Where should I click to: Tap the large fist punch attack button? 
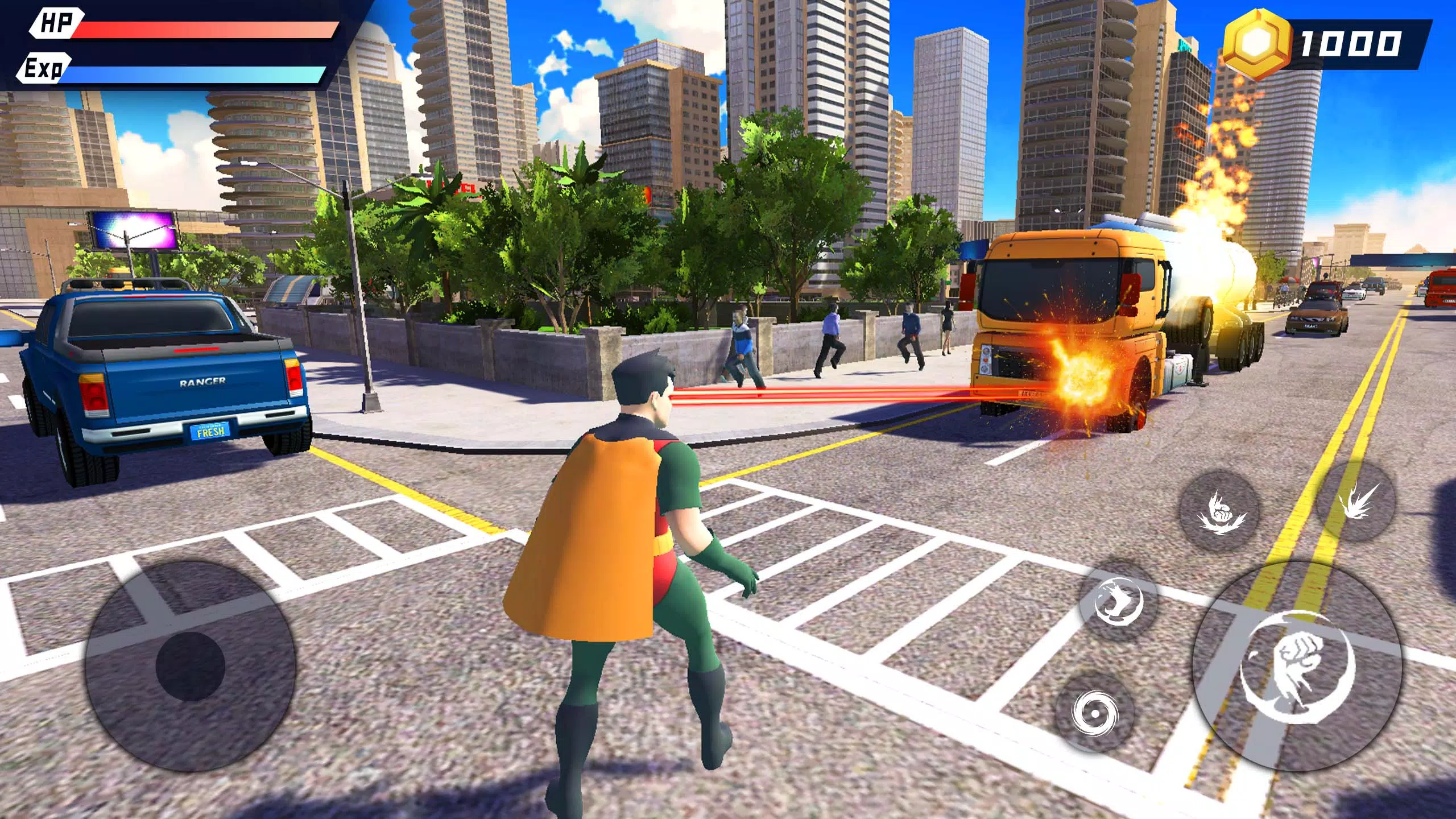pos(1298,665)
